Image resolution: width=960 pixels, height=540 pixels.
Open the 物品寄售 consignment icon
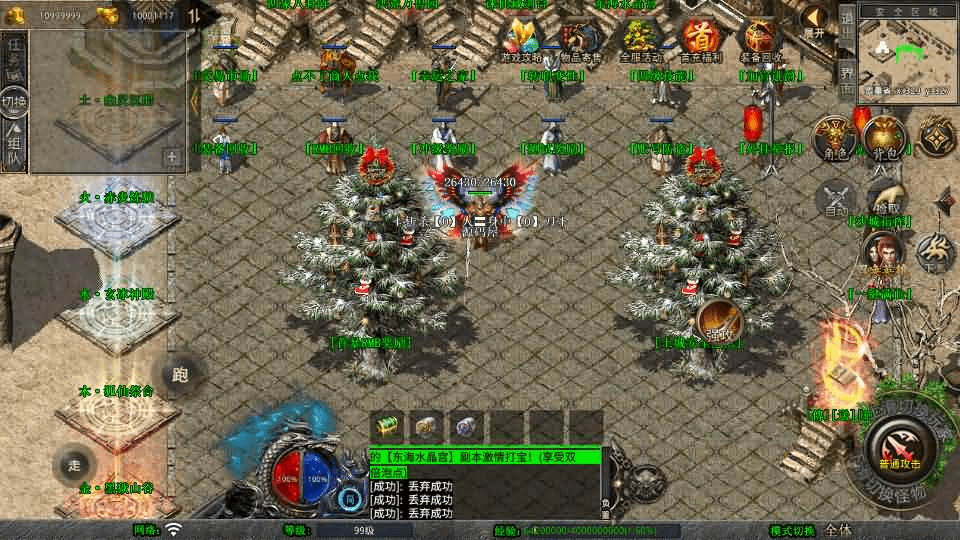pos(581,41)
